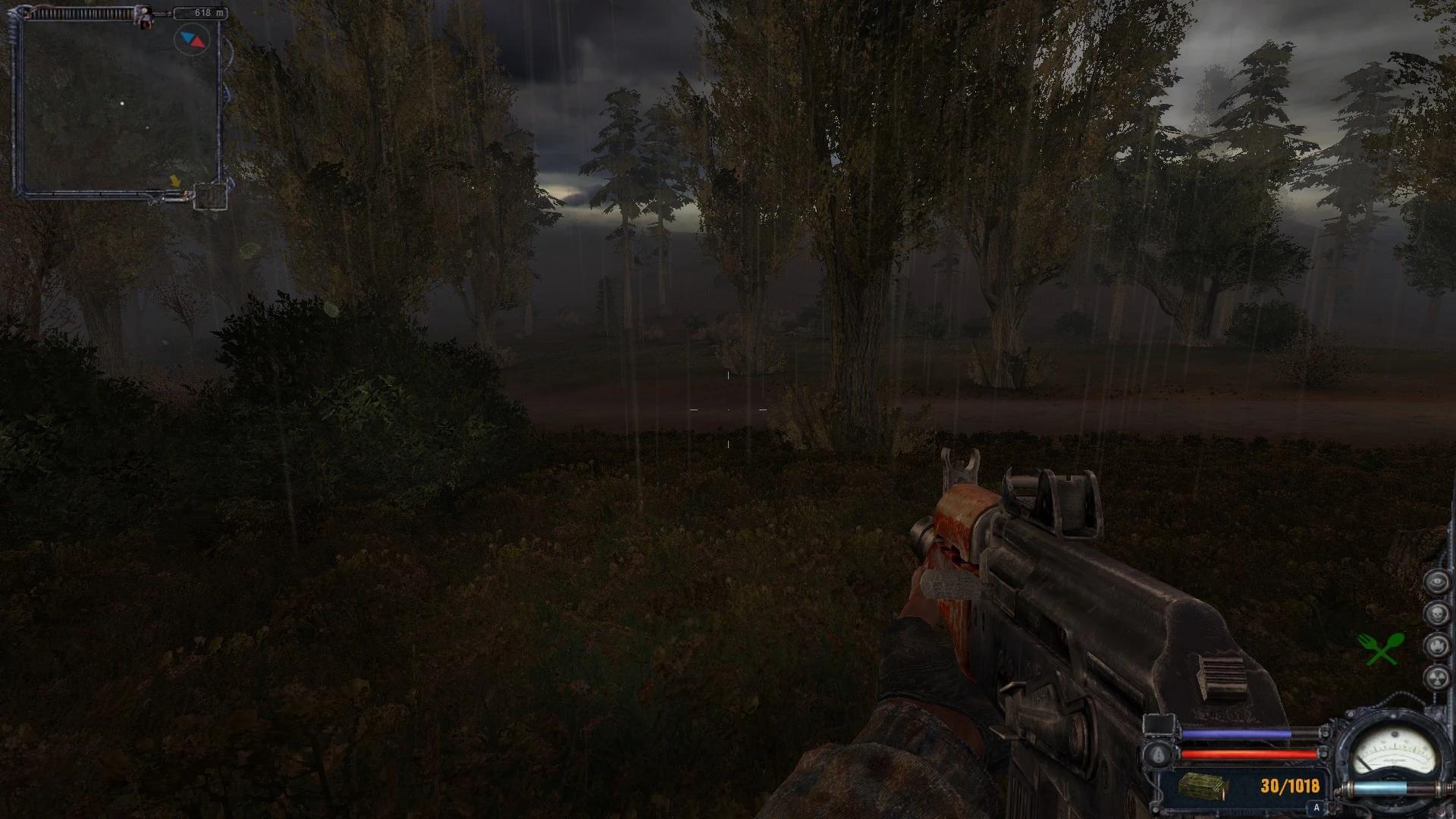
Task: Click the red health bar
Action: [x=1250, y=754]
